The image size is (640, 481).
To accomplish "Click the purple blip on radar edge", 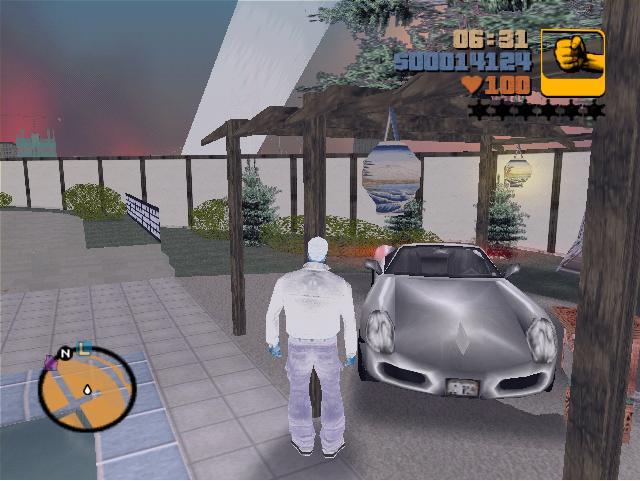I will [50, 361].
